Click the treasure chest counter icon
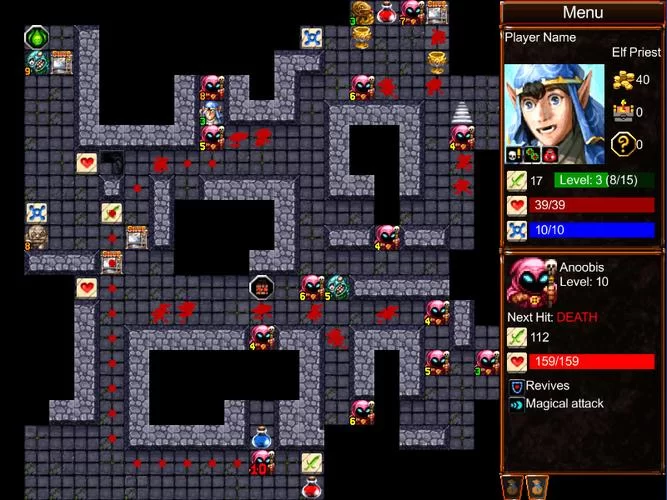Screen dimensions: 667x500 coord(621,112)
